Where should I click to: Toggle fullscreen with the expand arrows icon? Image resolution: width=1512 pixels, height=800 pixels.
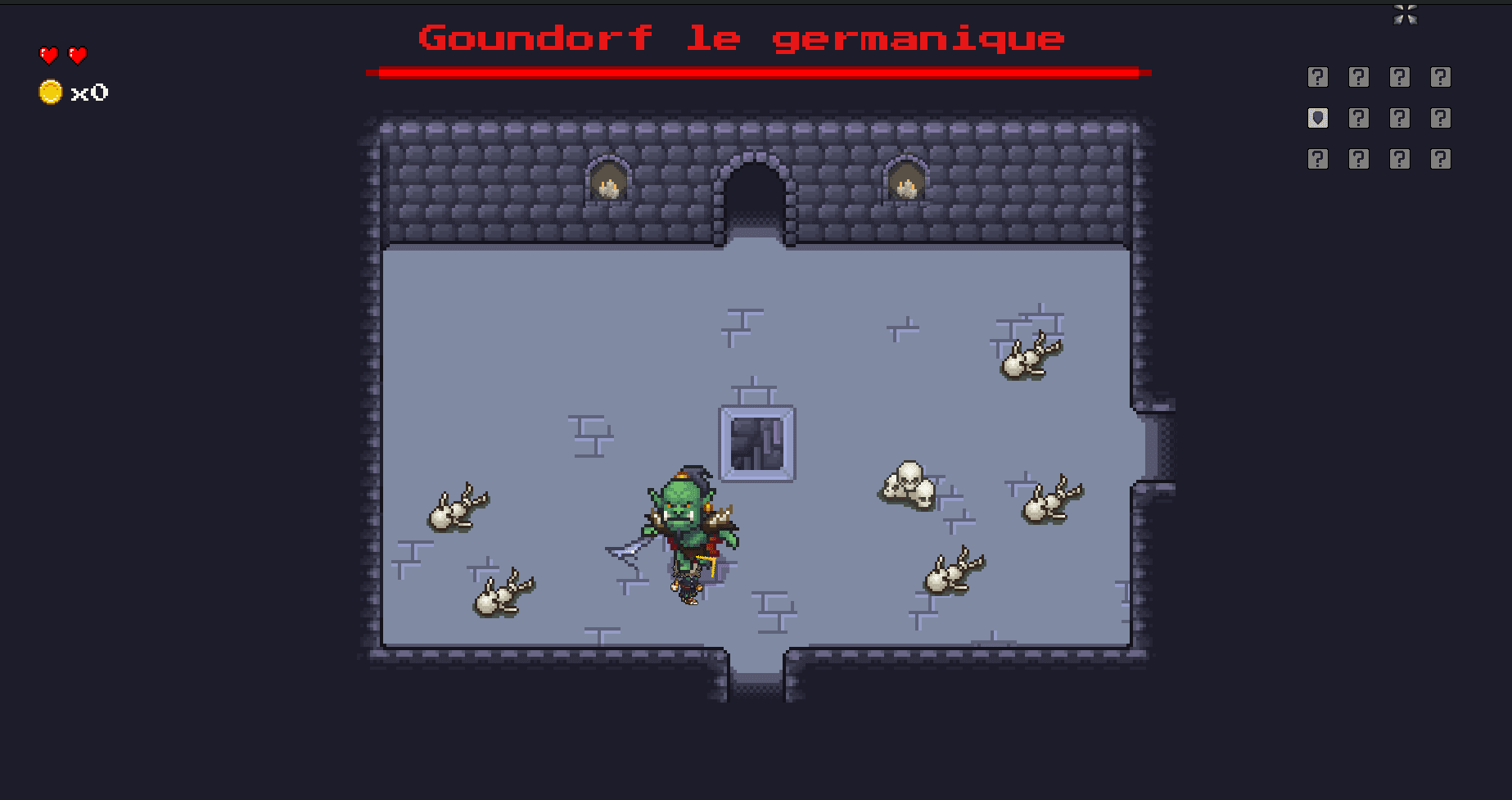[x=1406, y=15]
